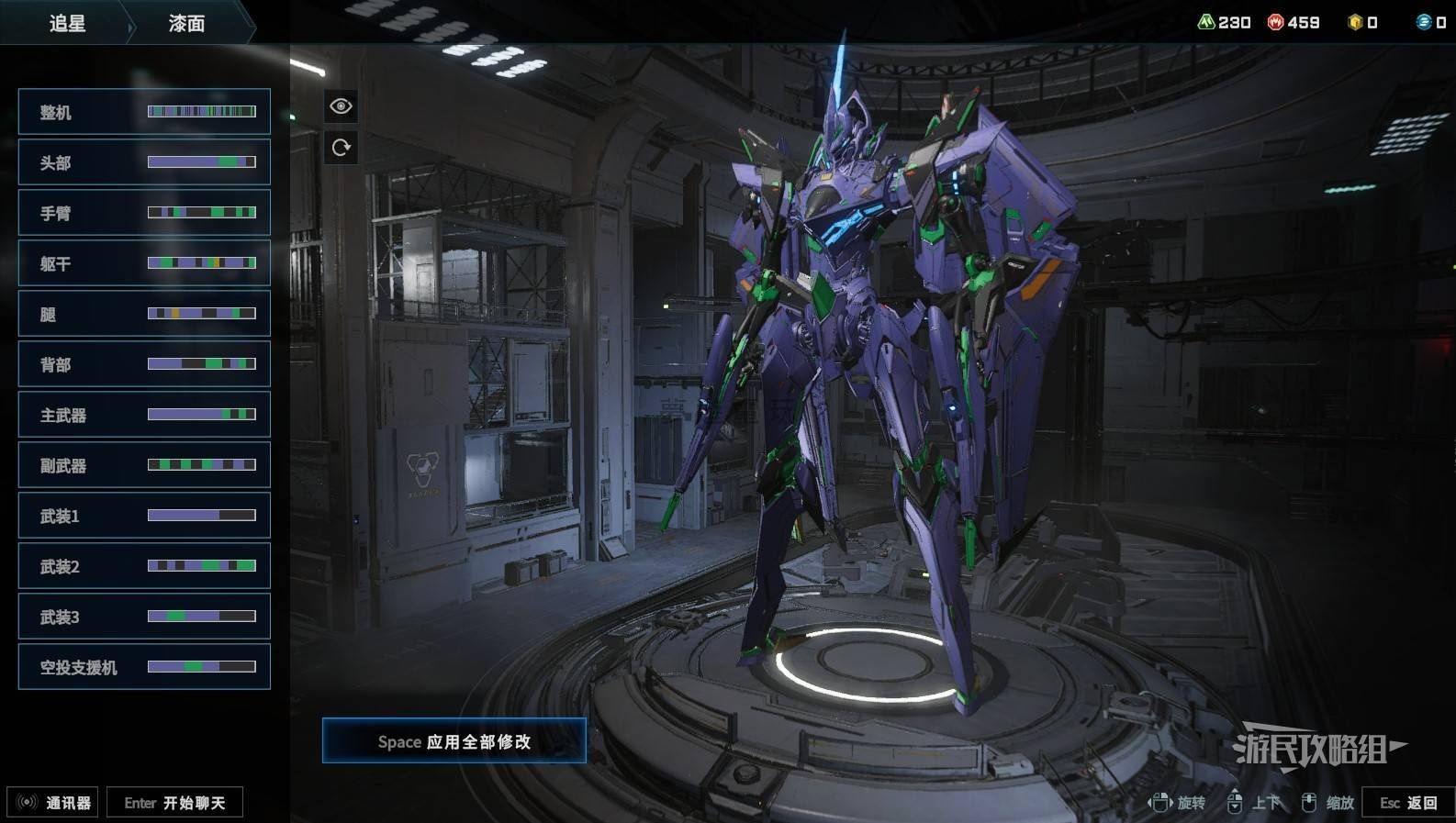Switch to the 追星 tab
This screenshot has height=823, width=1456.
(x=67, y=23)
